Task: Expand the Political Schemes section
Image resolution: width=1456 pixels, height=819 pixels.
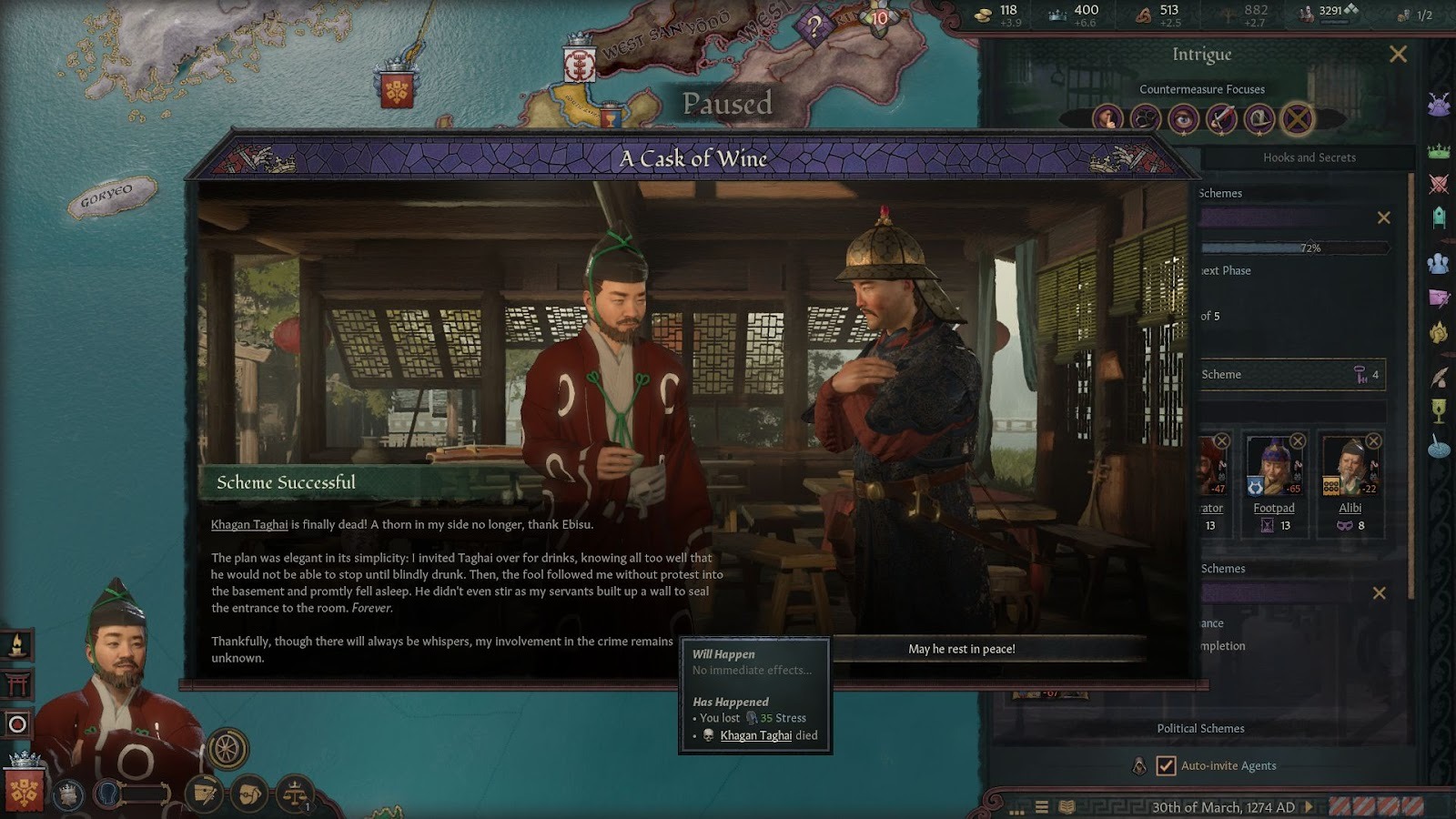Action: click(1198, 728)
